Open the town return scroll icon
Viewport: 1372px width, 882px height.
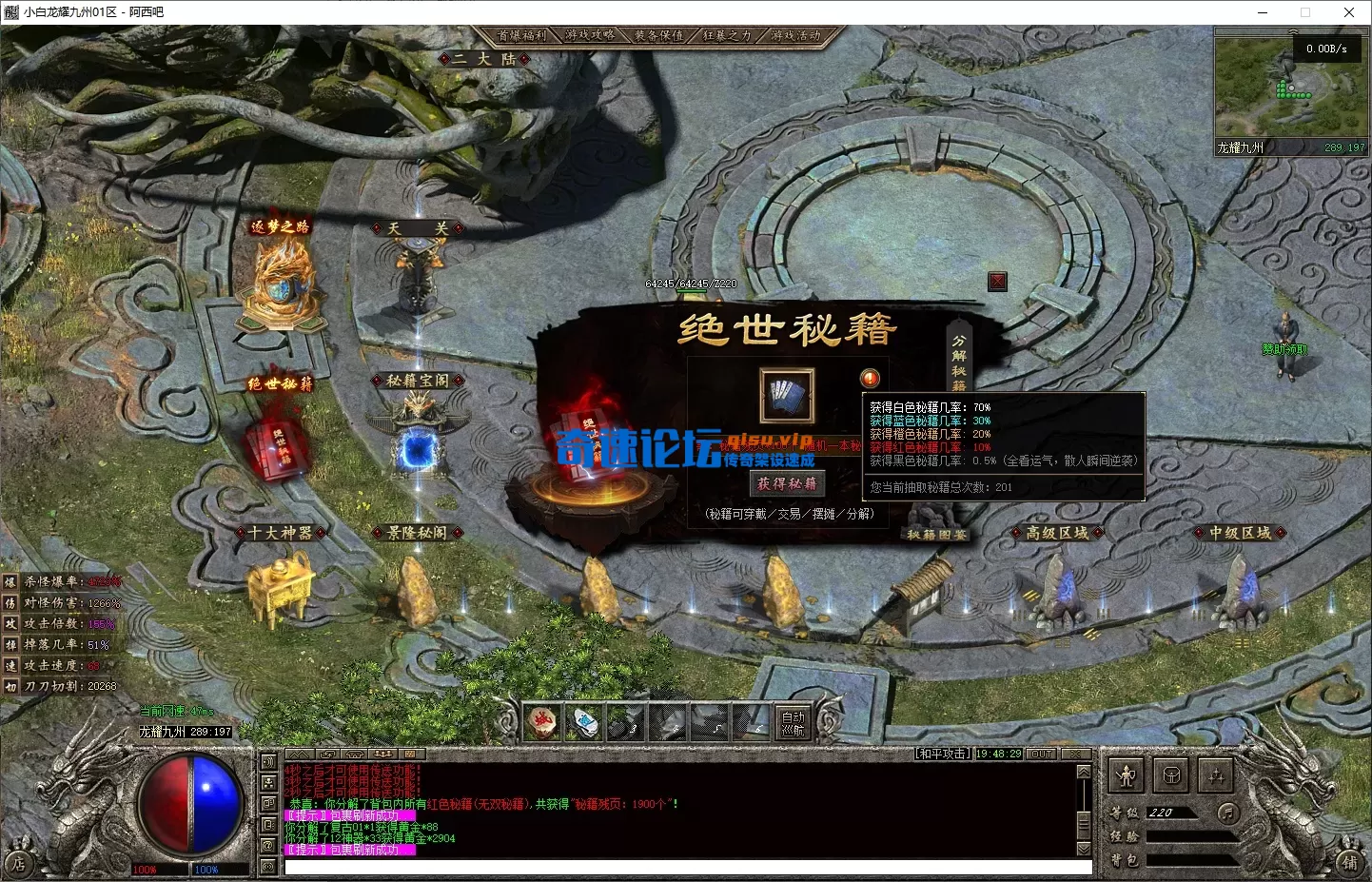pyautogui.click(x=541, y=723)
